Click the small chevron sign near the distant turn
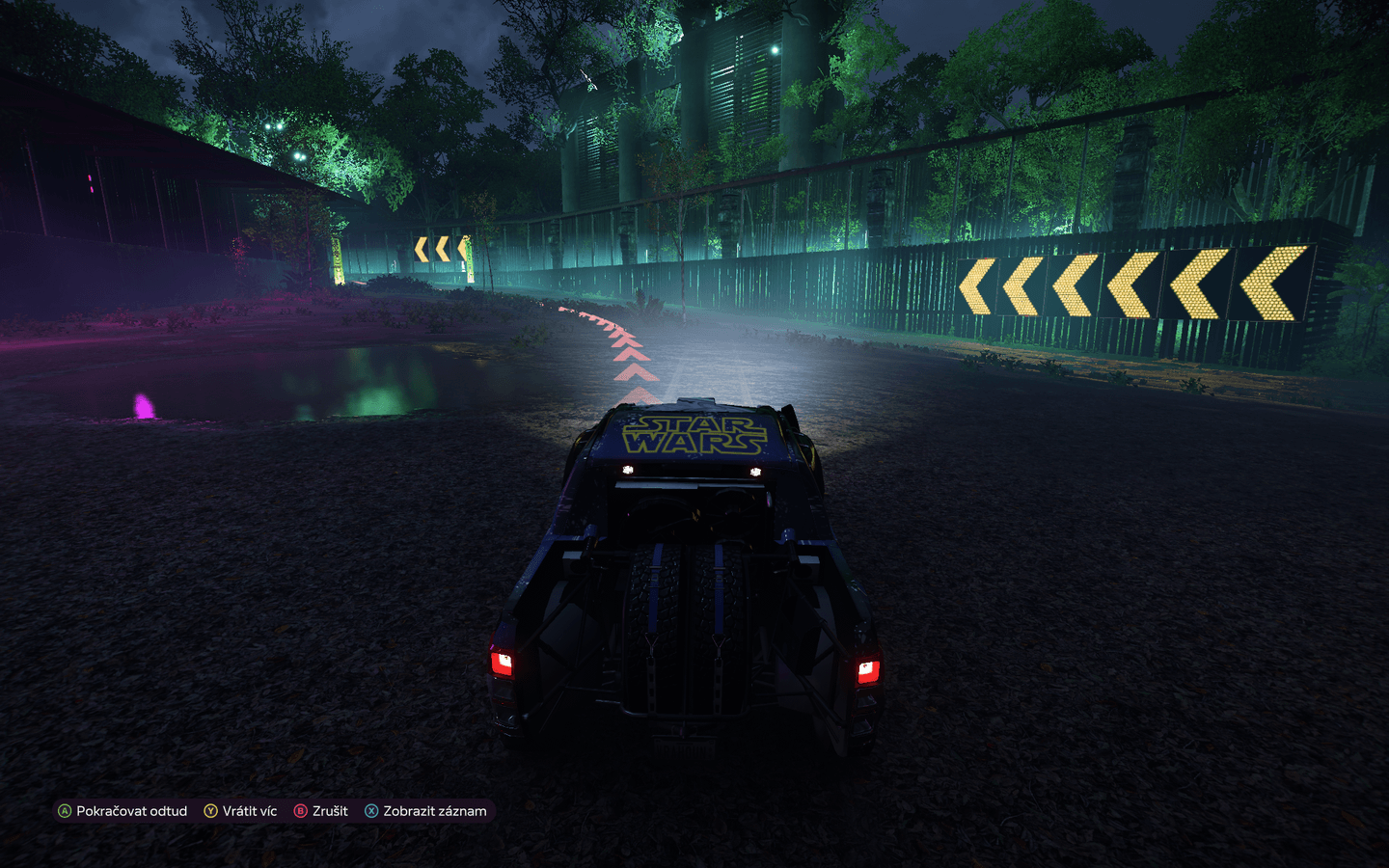This screenshot has height=868, width=1389. pos(443,250)
